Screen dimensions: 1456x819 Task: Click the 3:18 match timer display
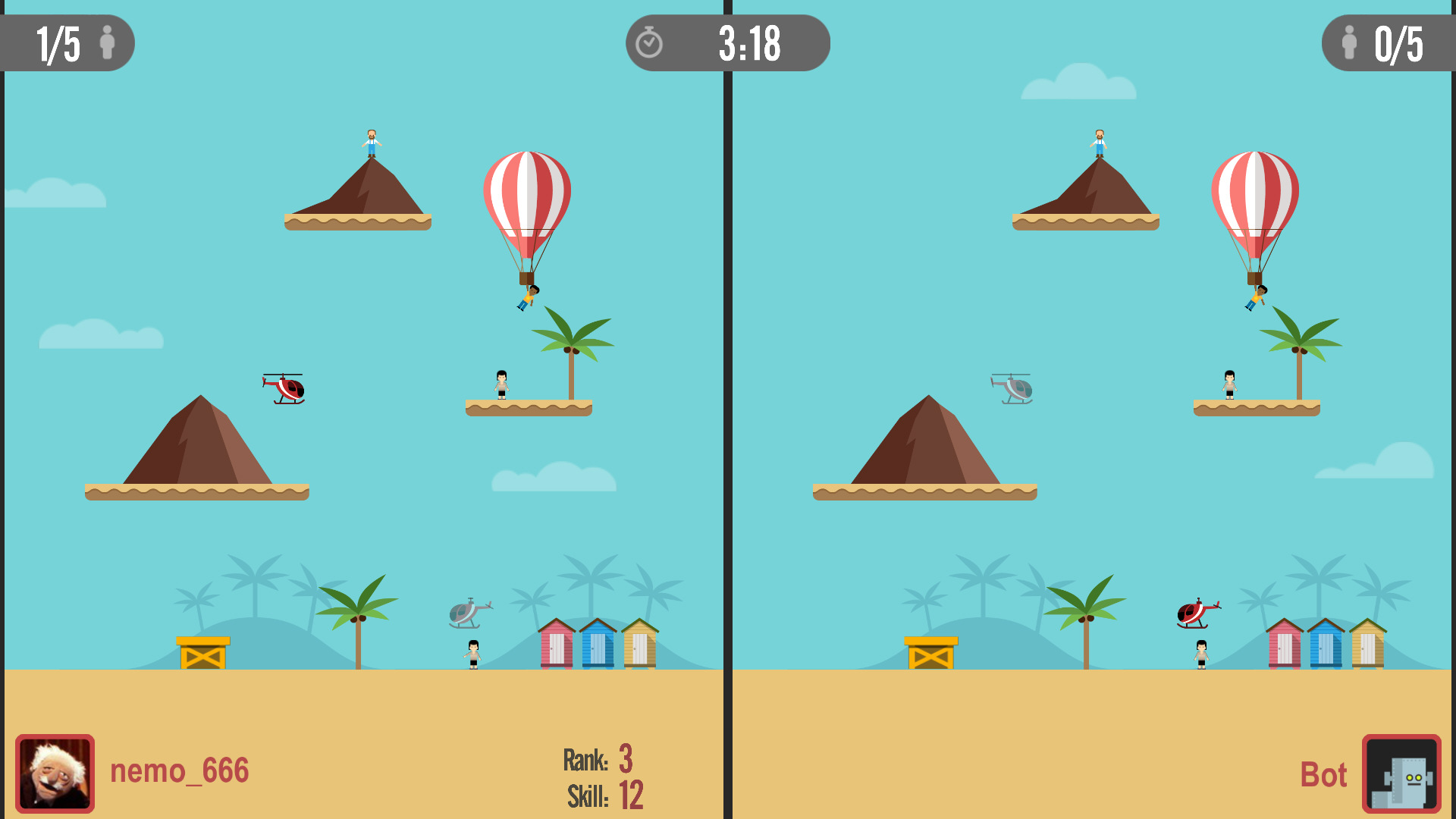click(x=749, y=43)
